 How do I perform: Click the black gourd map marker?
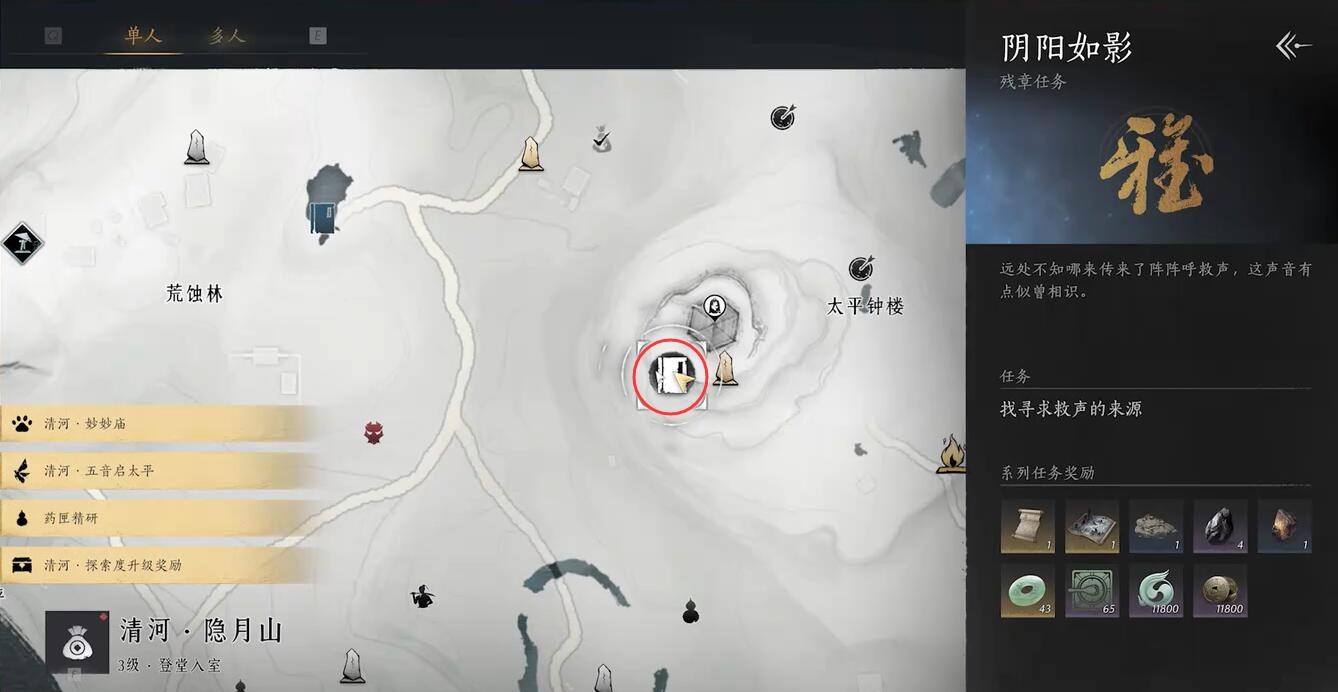690,610
